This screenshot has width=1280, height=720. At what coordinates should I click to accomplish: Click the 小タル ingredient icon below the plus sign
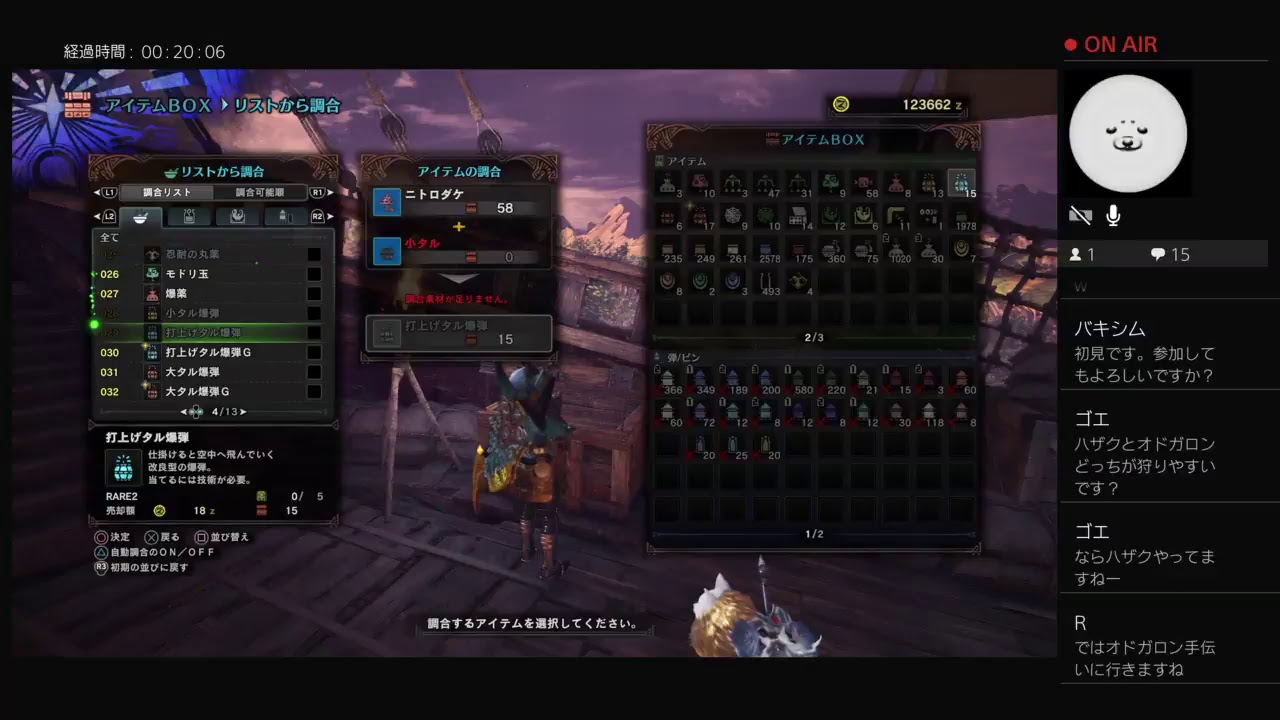click(x=387, y=252)
